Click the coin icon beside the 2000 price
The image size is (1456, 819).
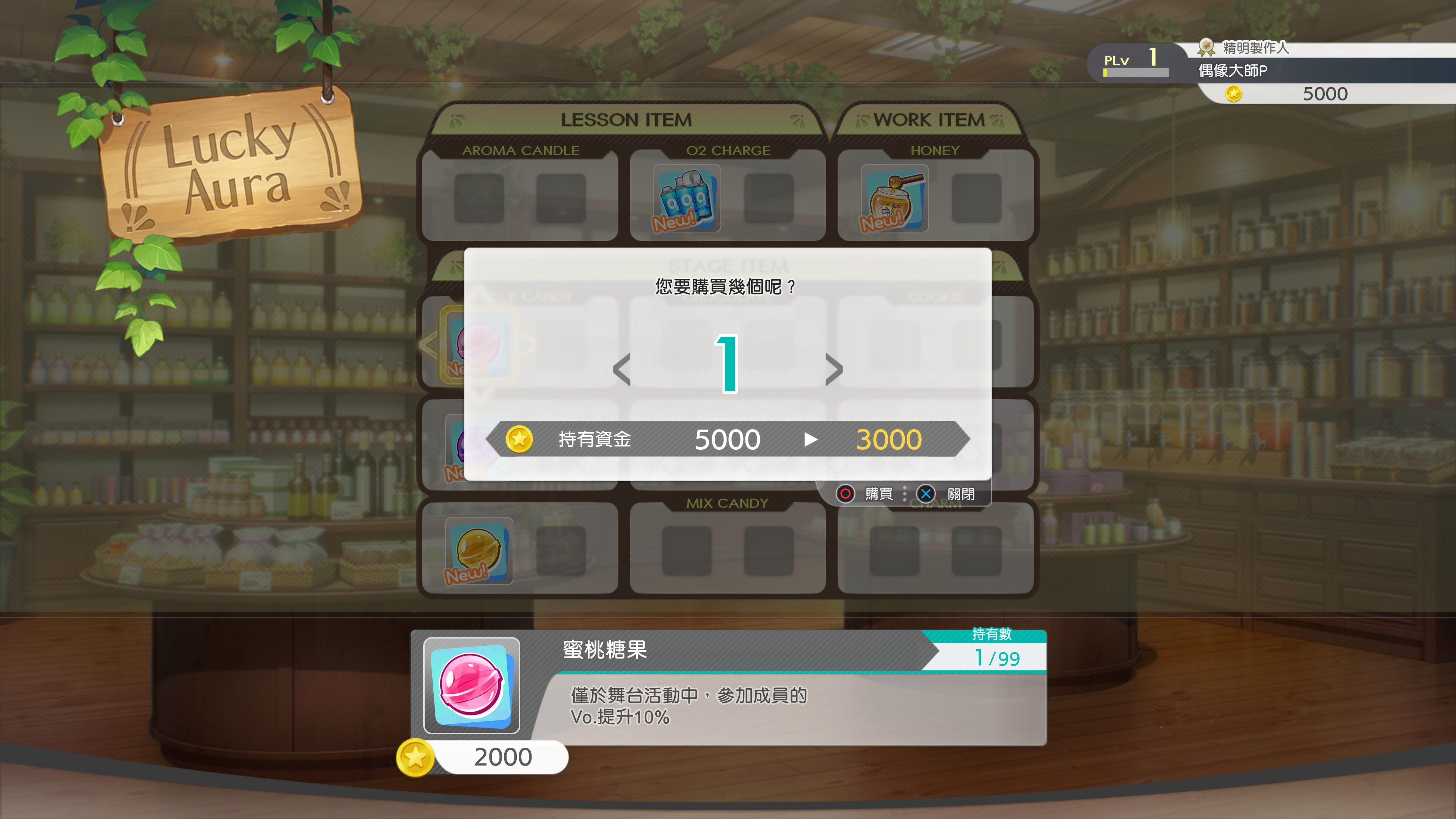click(x=416, y=758)
